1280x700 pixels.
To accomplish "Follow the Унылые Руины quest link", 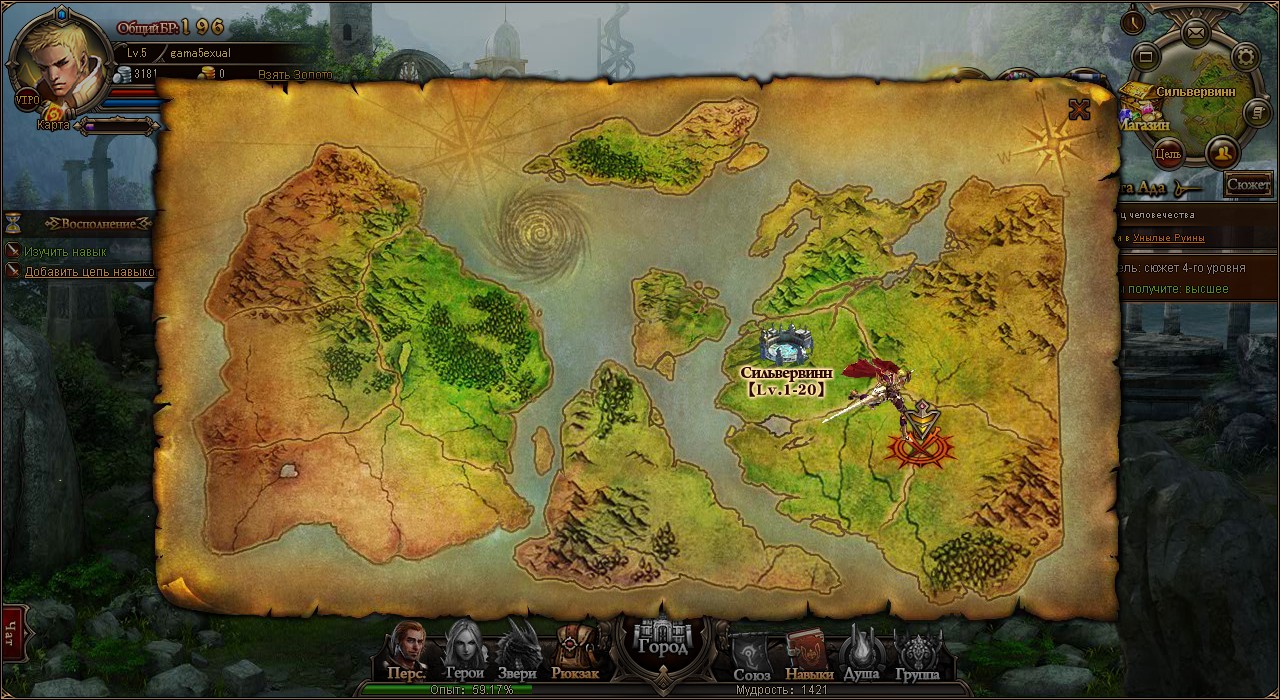I will point(1169,238).
